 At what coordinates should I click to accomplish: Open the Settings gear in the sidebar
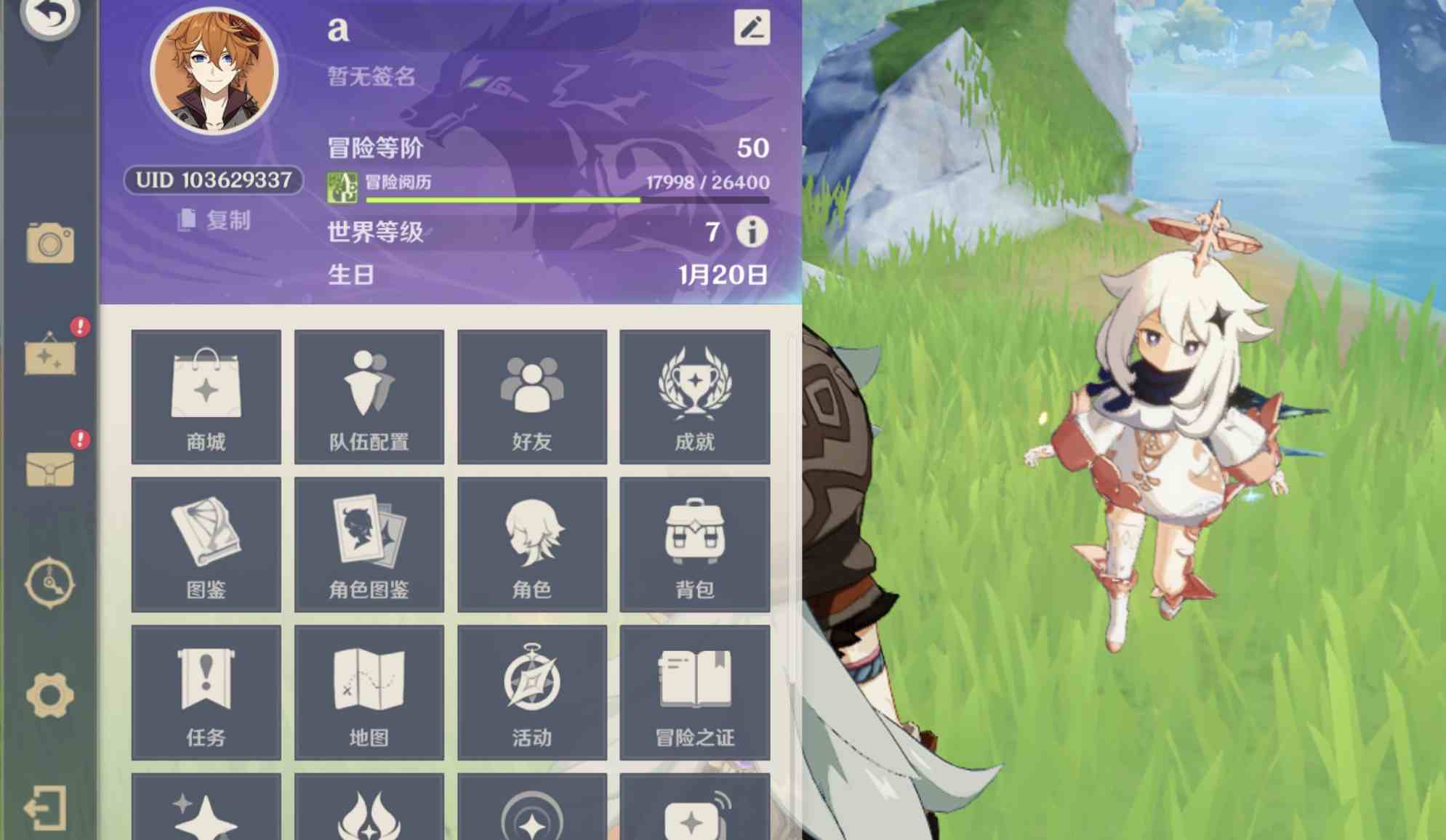[48, 695]
